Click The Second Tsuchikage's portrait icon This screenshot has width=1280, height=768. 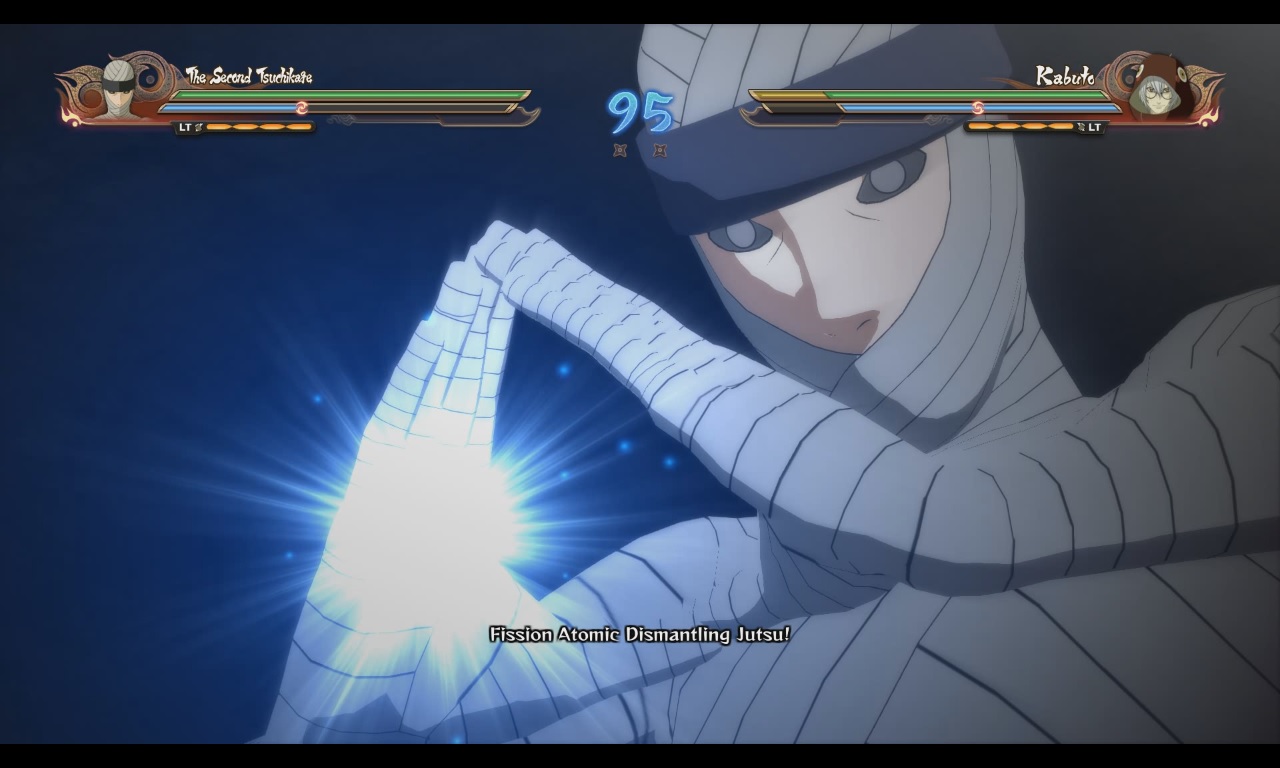(119, 90)
